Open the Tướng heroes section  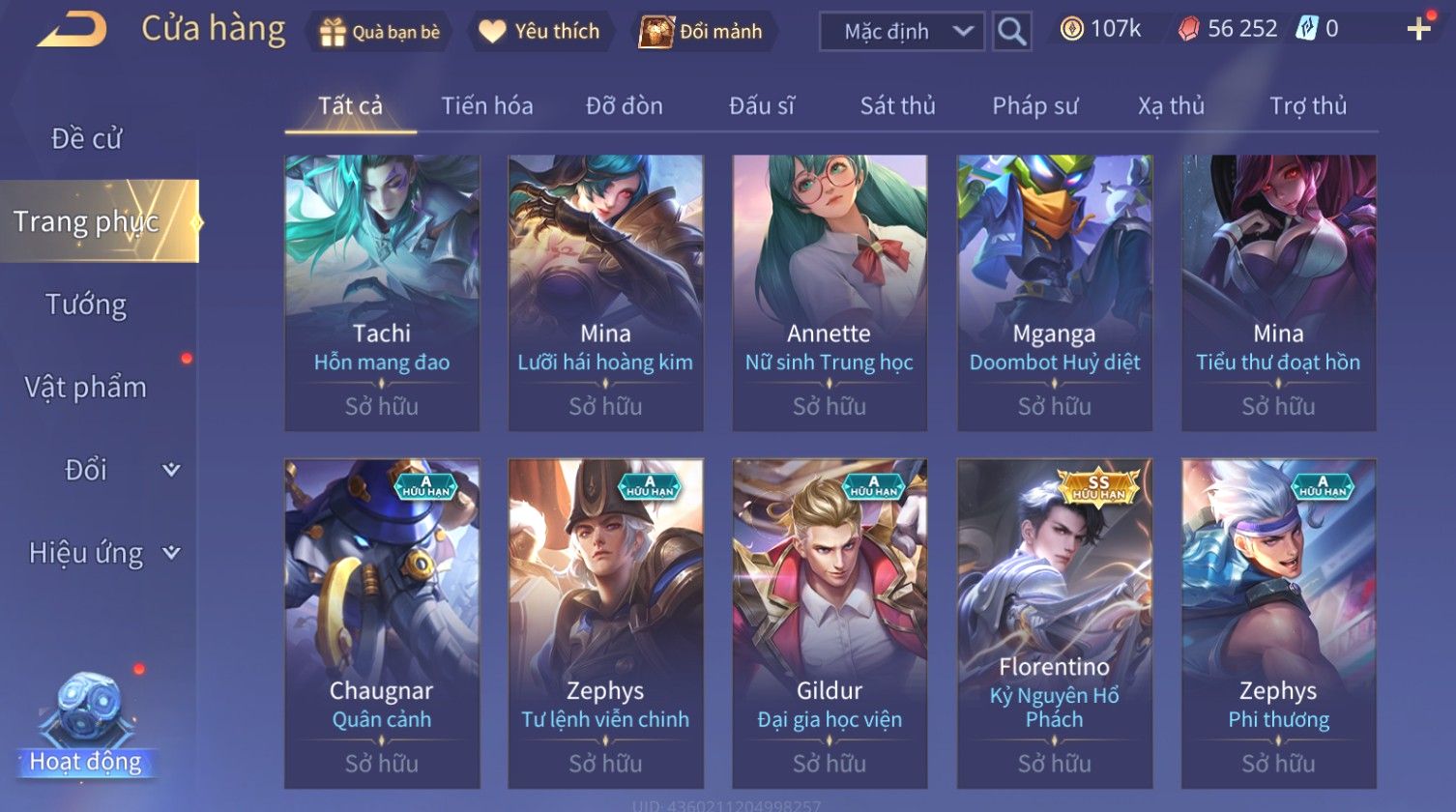point(86,304)
